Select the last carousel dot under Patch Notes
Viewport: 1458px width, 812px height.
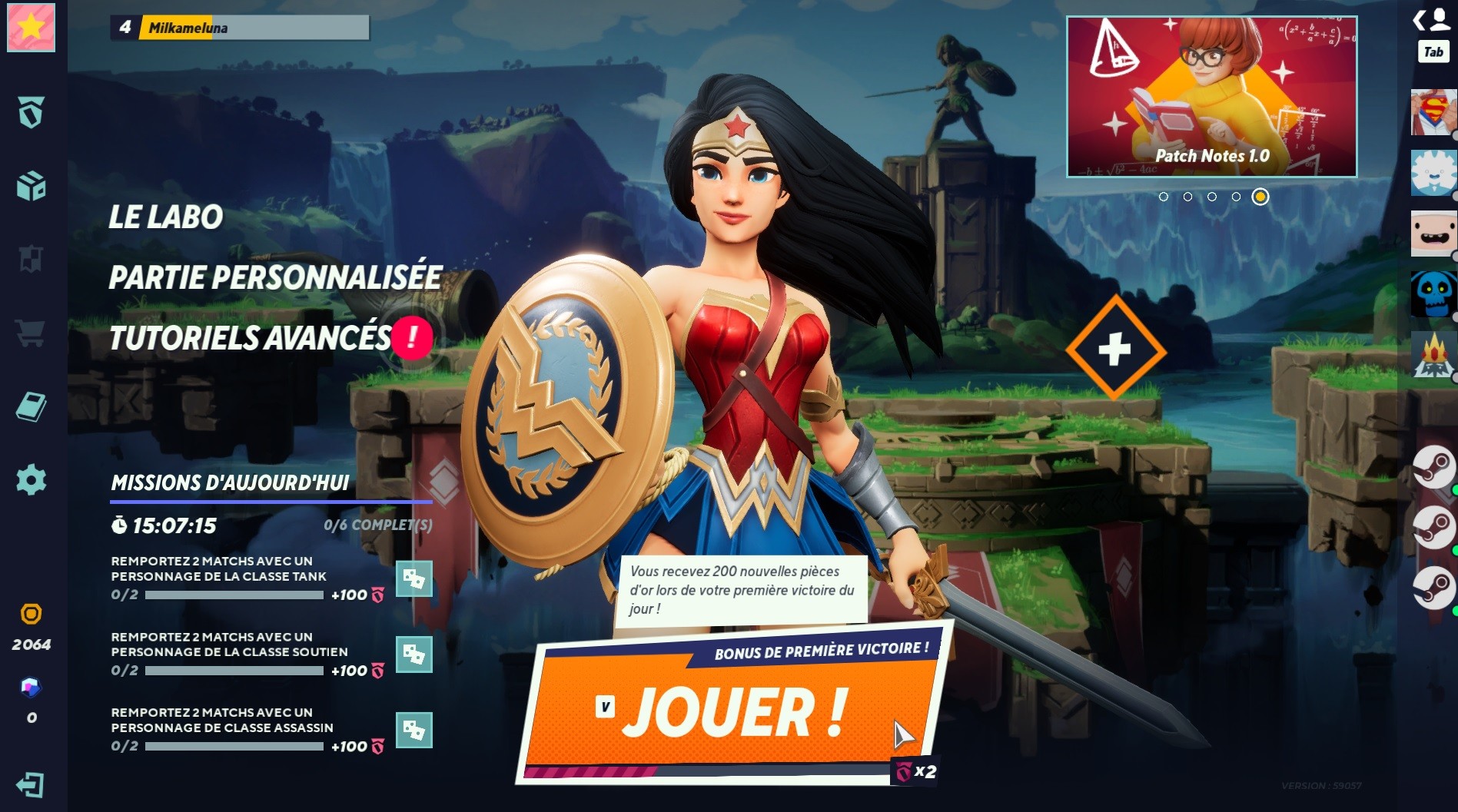1259,197
